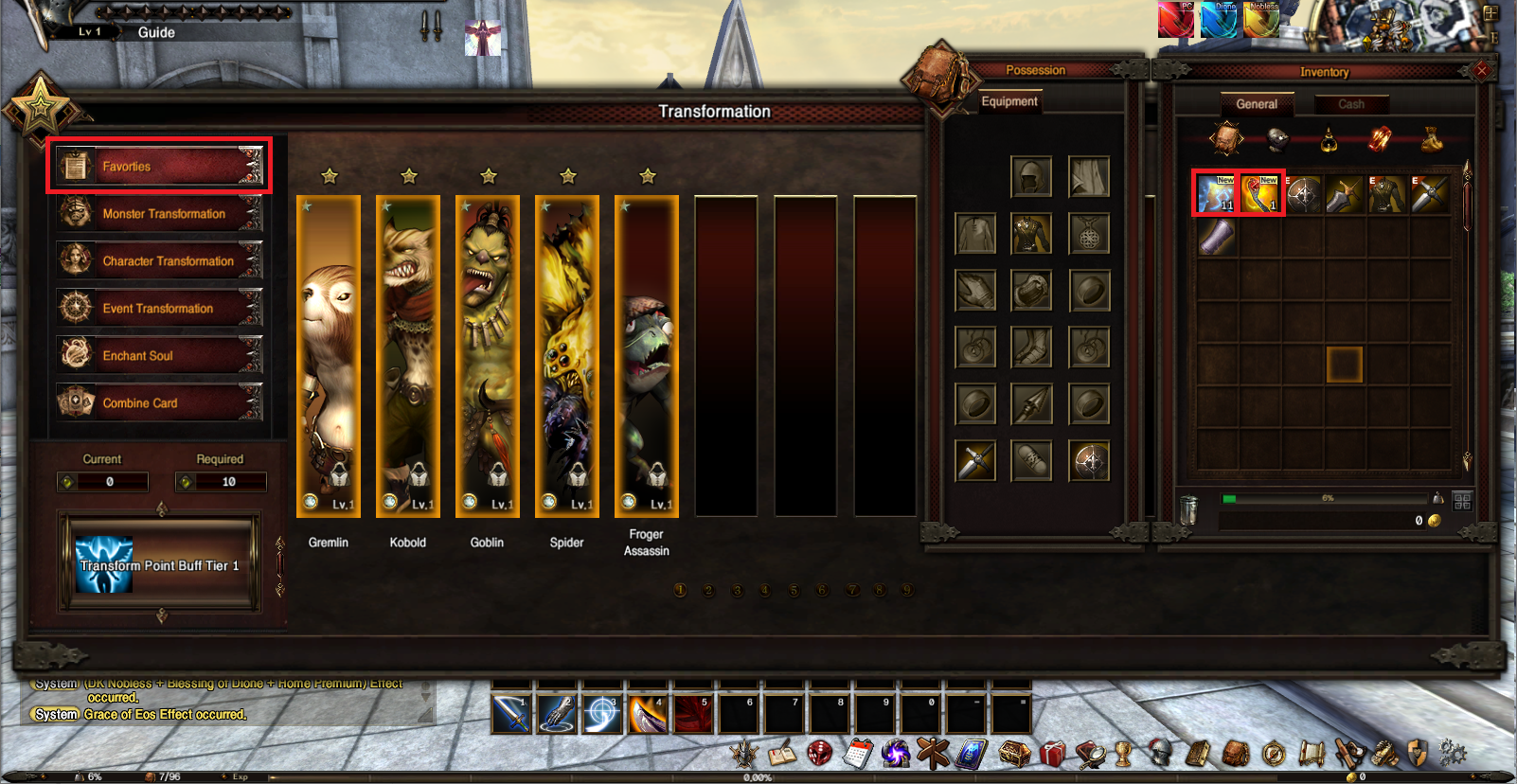
Task: Select the Gremlin transformation card
Action: click(x=329, y=356)
